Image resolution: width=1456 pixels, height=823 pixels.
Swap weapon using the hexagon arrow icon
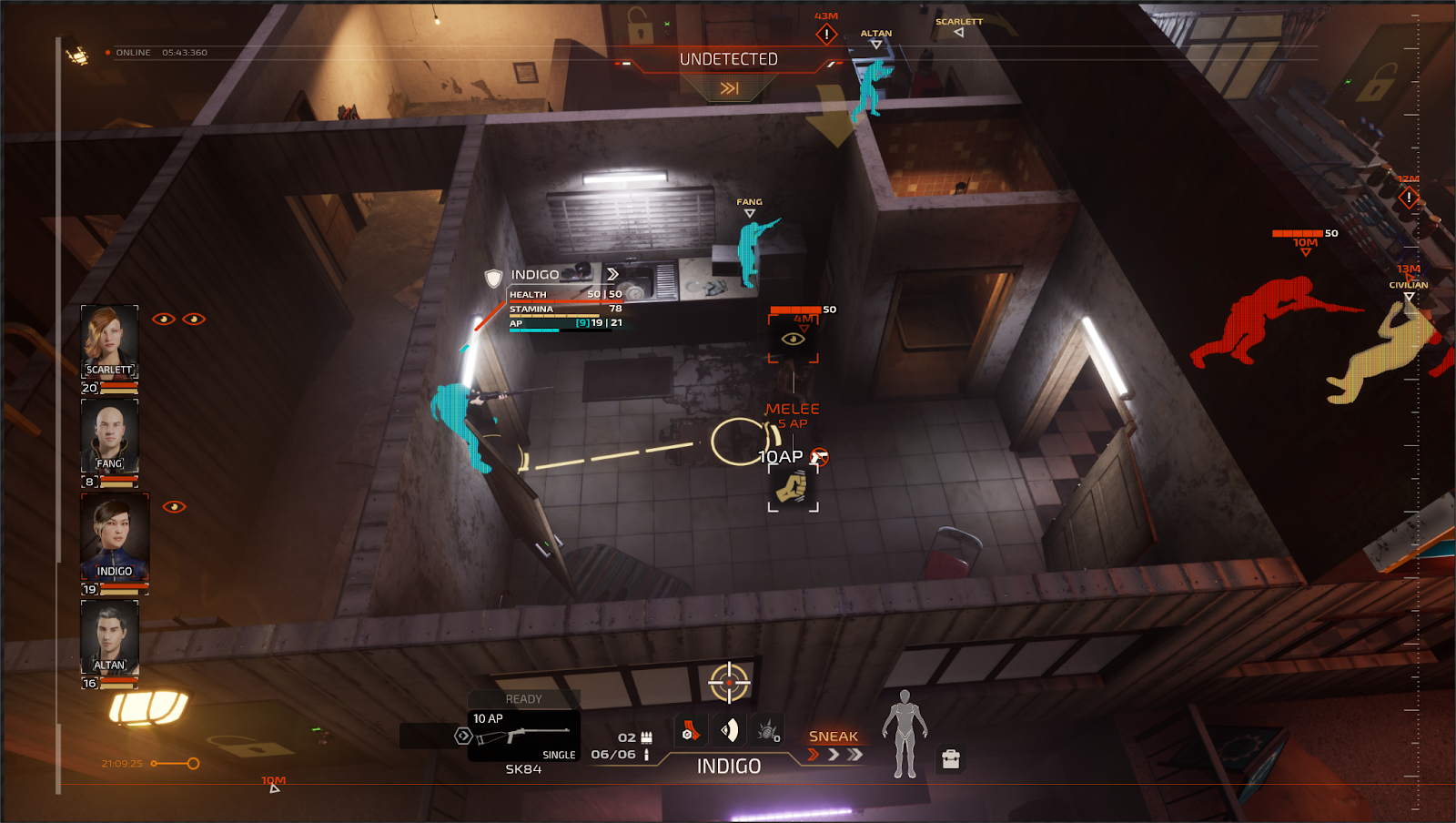coord(463,736)
